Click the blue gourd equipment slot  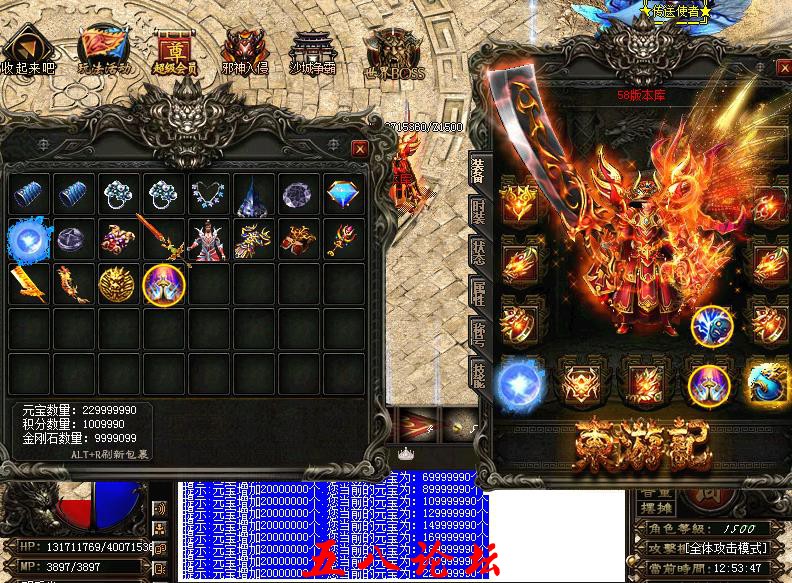tap(767, 381)
